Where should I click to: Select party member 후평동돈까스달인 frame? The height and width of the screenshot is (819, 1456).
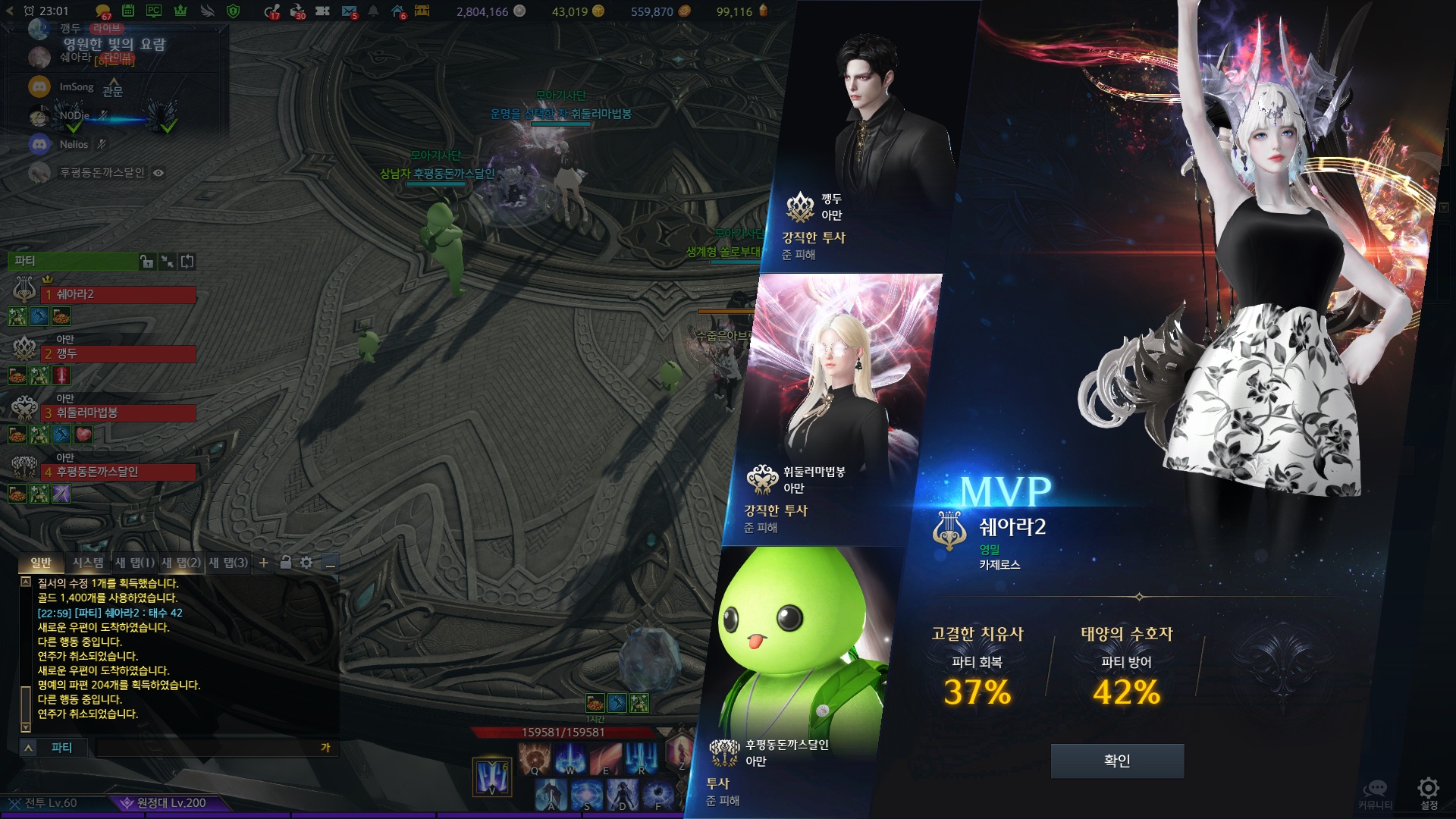[x=118, y=472]
